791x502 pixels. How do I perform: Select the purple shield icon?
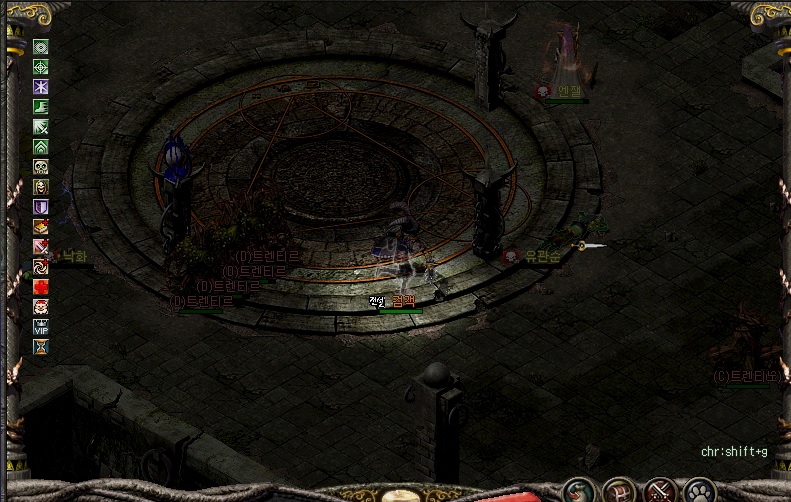click(41, 206)
